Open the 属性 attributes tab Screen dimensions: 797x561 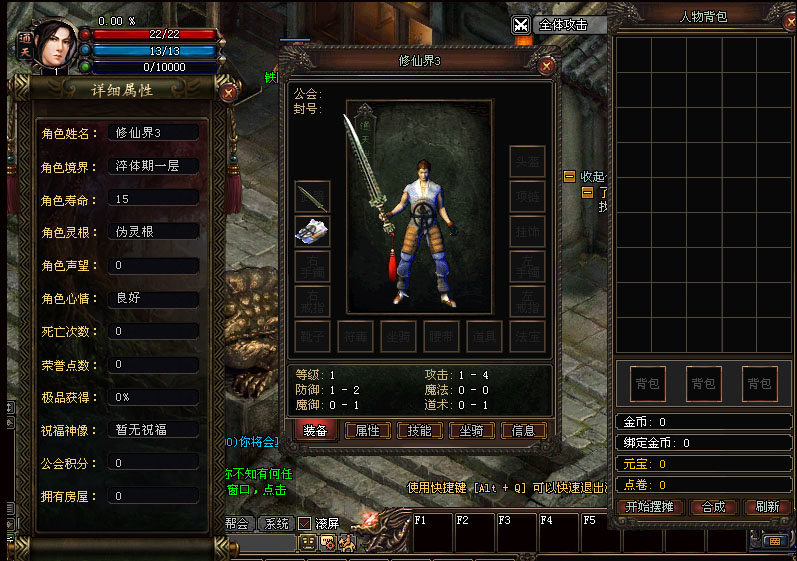coord(368,430)
